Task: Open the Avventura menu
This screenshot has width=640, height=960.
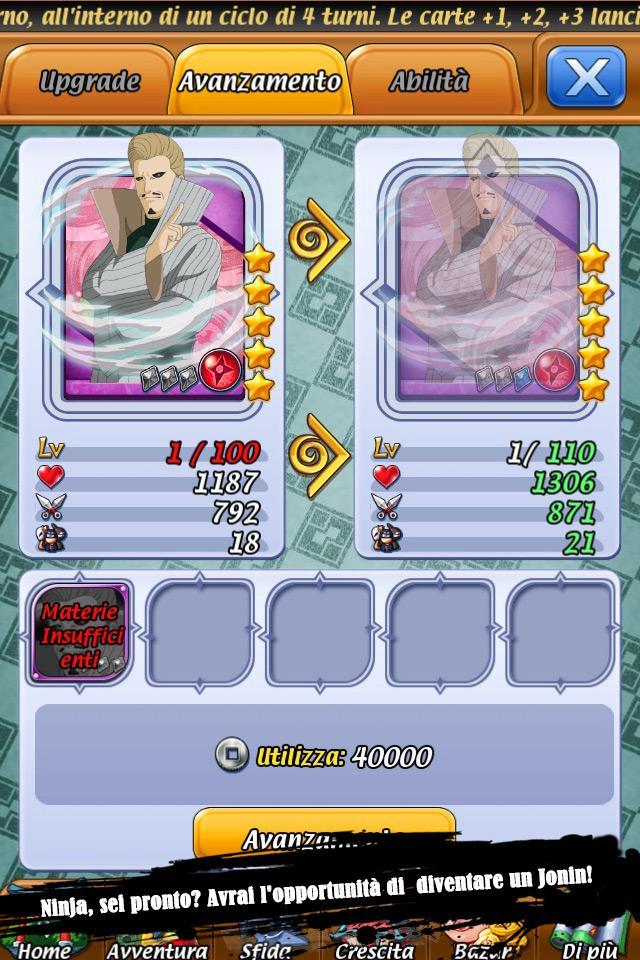Action: 157,948
